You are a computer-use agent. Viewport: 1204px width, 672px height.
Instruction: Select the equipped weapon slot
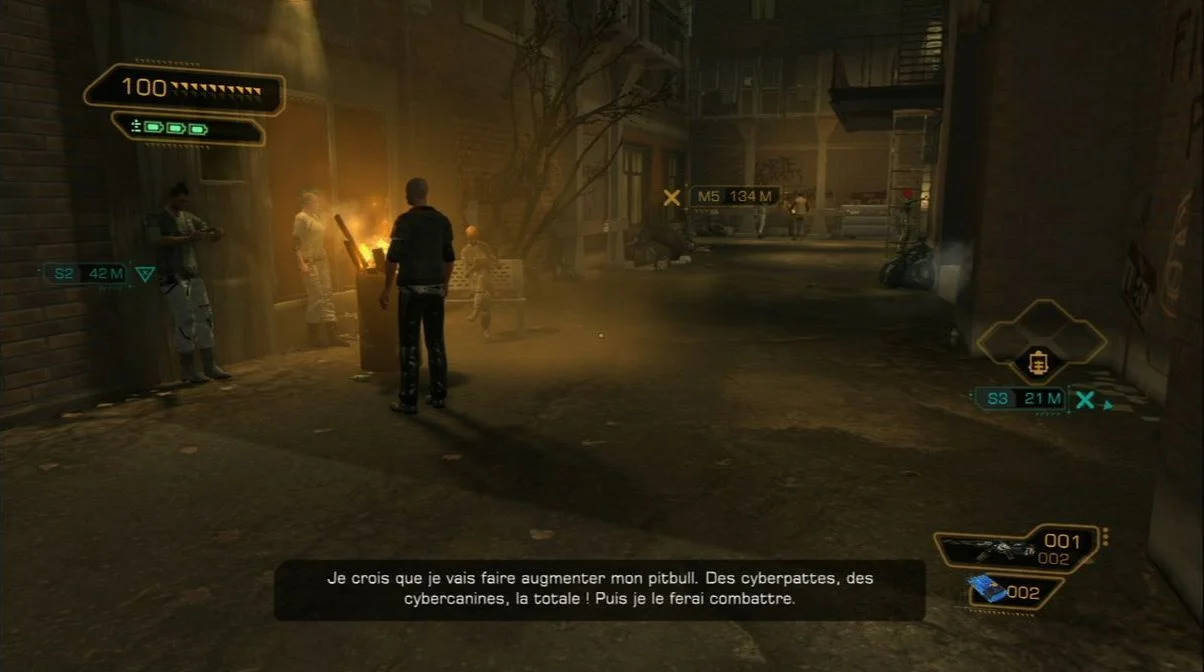(1017, 548)
